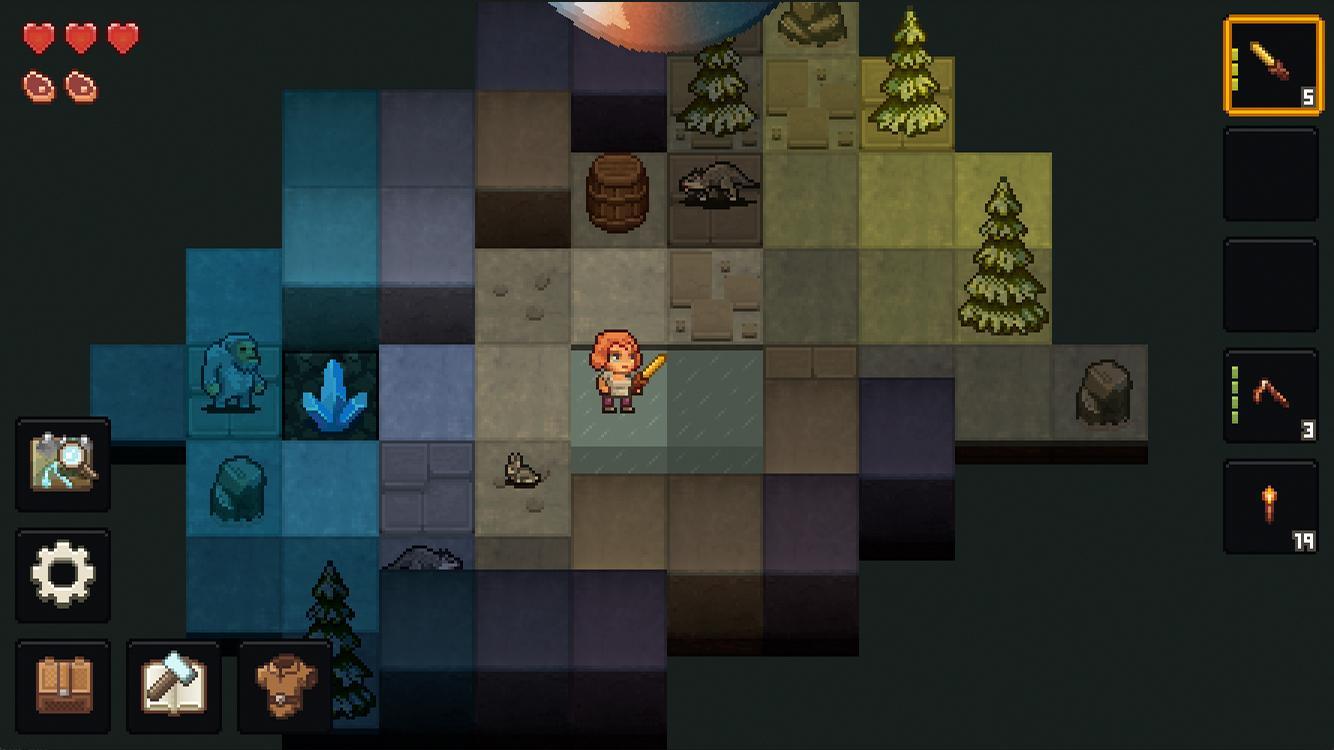Click the wooden barrel in the world
The width and height of the screenshot is (1334, 750).
pos(619,196)
